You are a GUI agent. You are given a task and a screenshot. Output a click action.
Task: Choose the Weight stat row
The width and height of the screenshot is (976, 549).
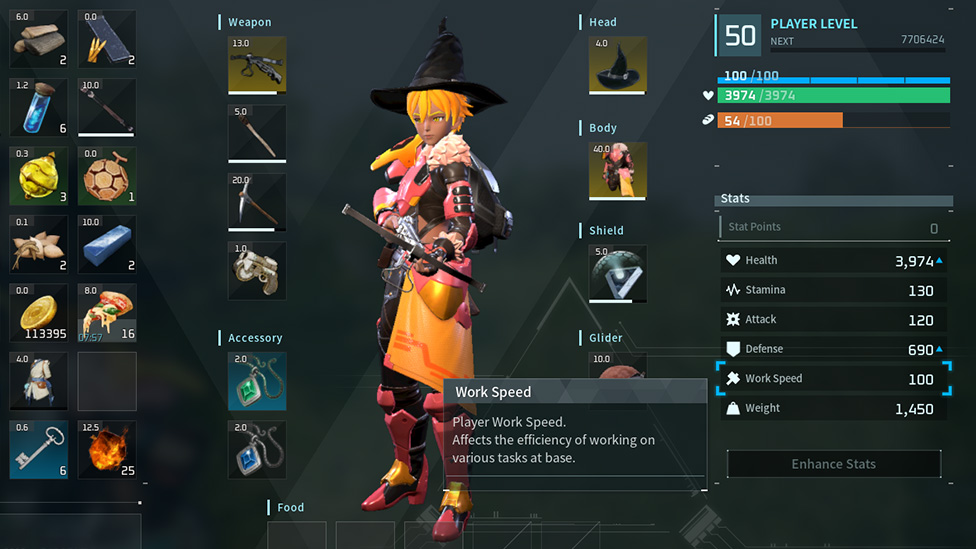click(832, 408)
